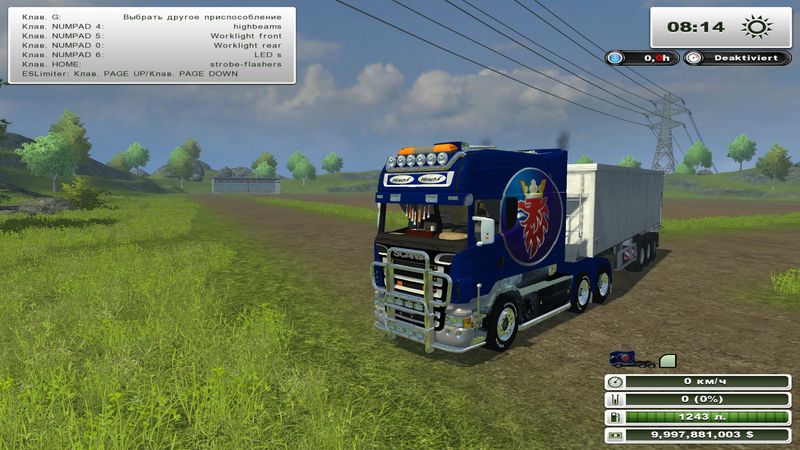Toggle the Deaktiviert status indicator
This screenshot has height=450, width=800.
click(x=742, y=59)
